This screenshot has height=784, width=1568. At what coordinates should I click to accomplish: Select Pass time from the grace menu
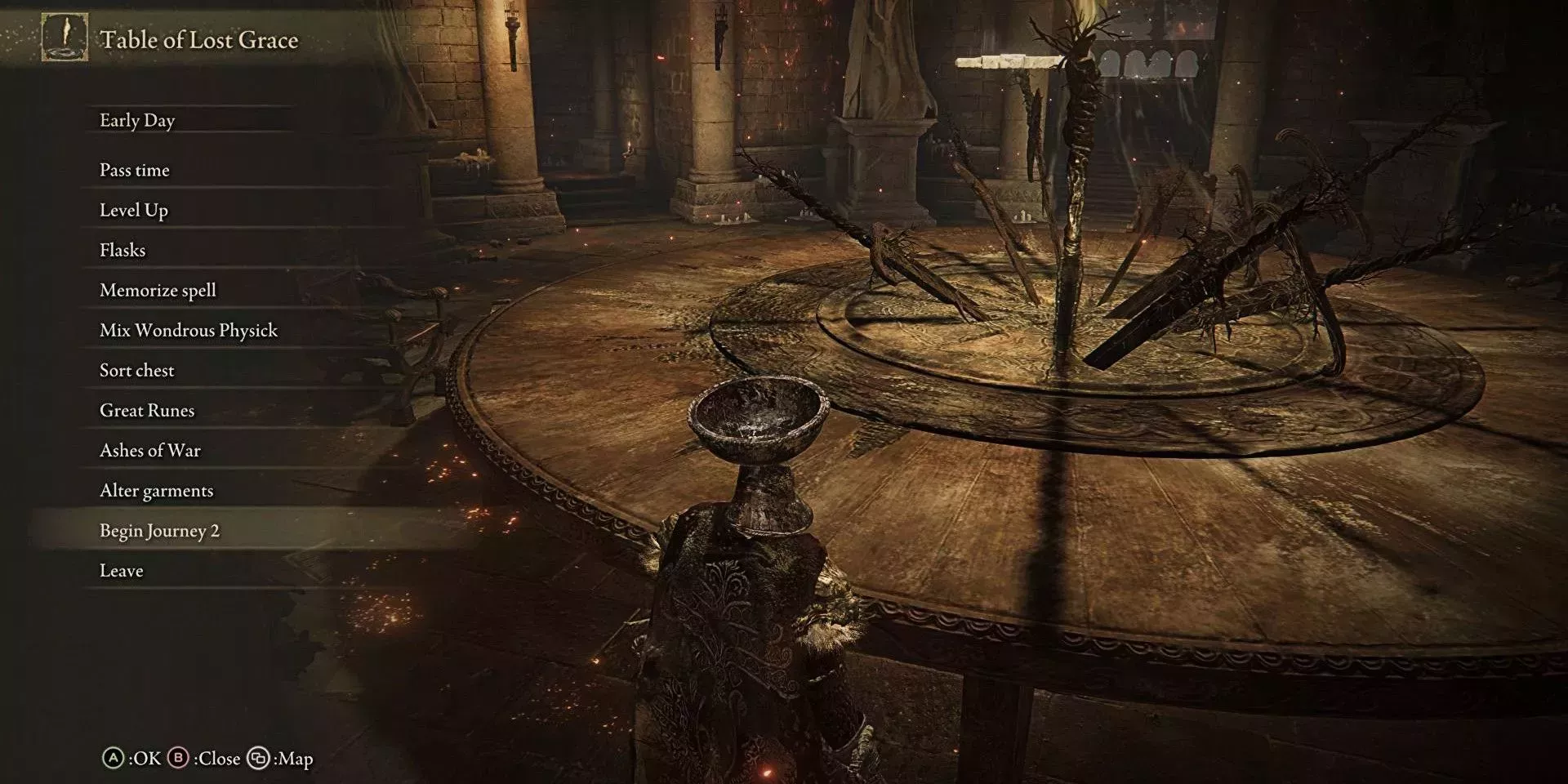pos(135,170)
